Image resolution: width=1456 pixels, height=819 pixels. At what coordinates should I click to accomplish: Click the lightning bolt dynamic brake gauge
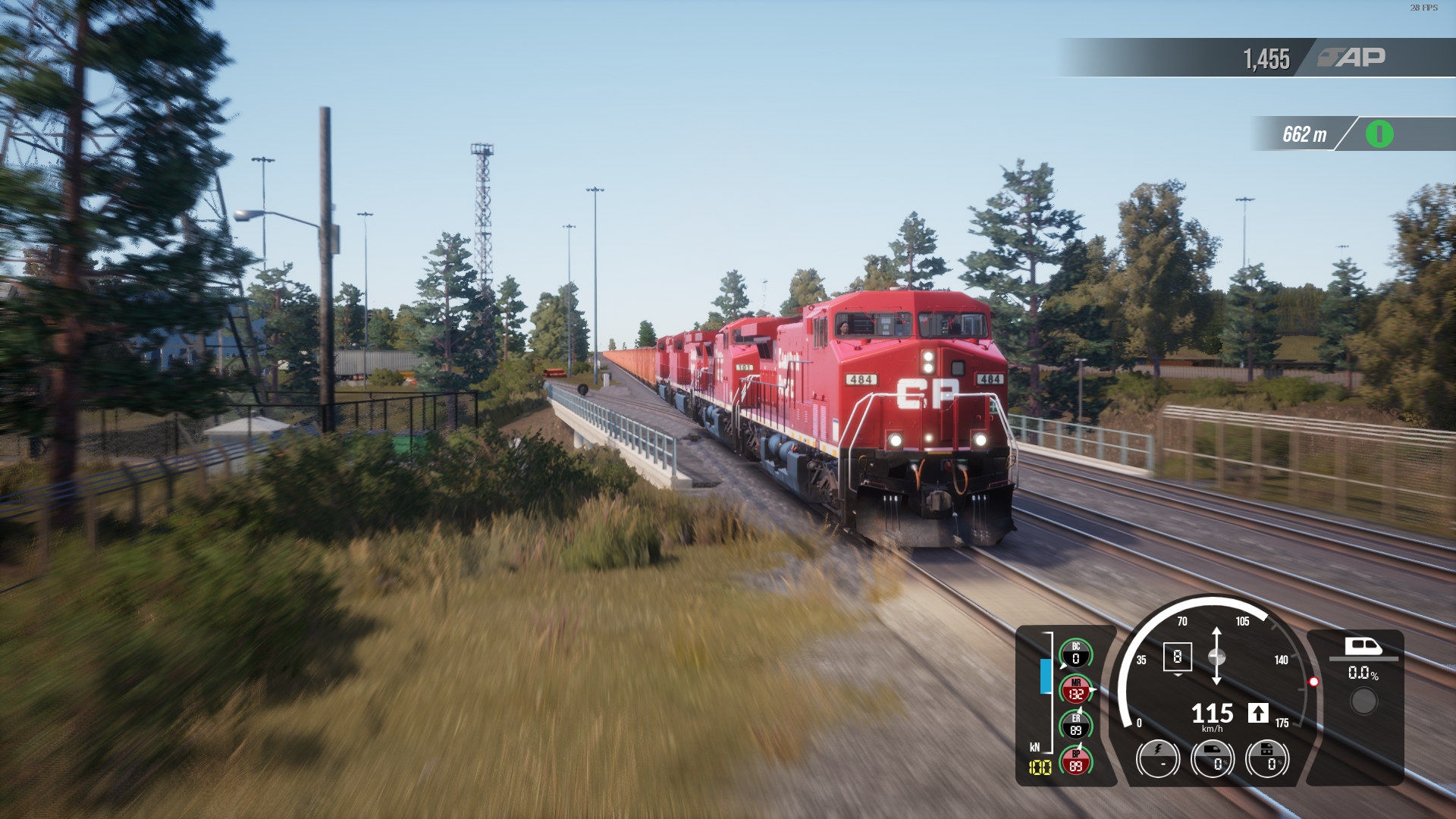(x=1158, y=758)
